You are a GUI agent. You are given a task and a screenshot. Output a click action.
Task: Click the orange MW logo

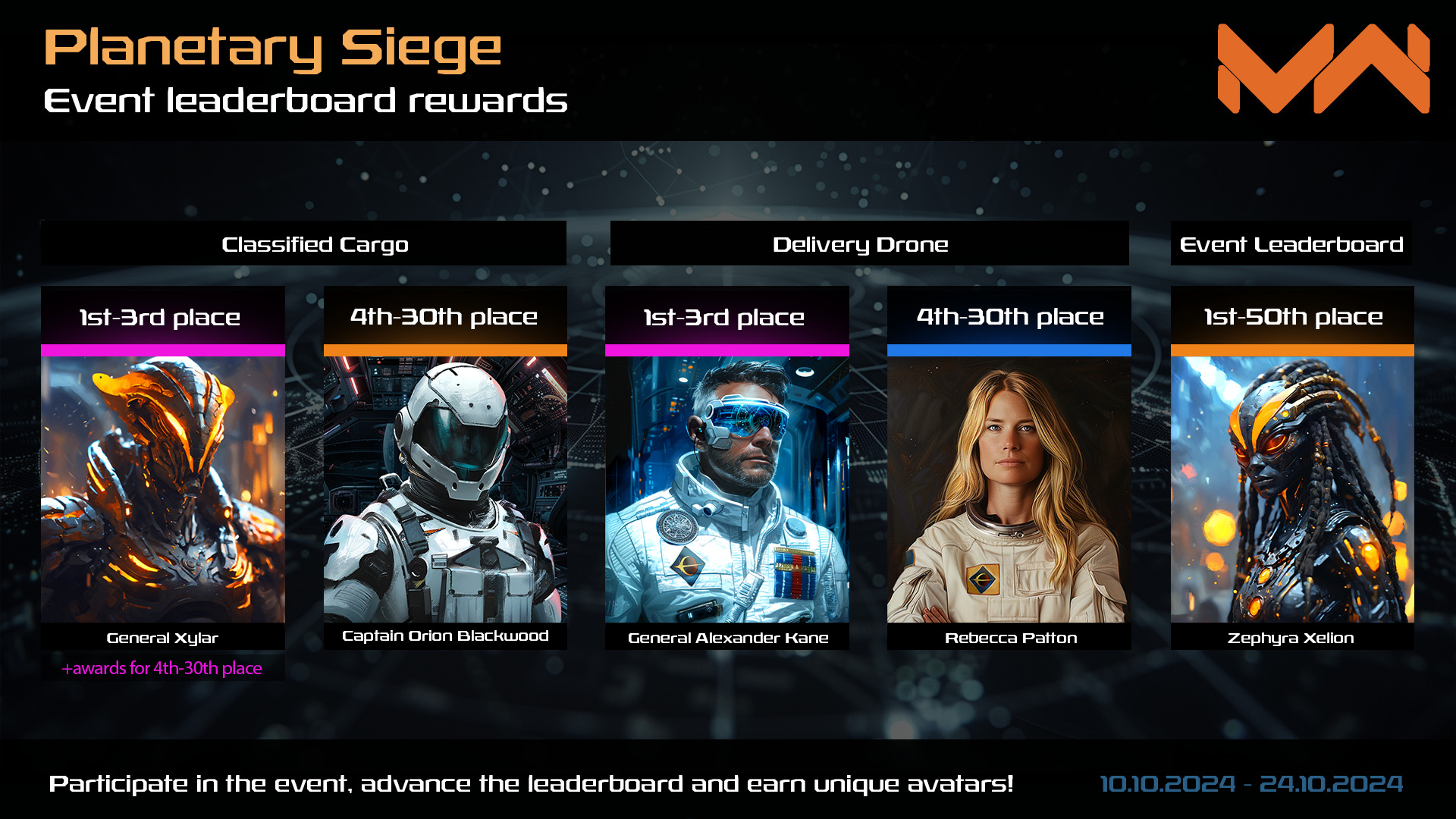[x=1323, y=68]
